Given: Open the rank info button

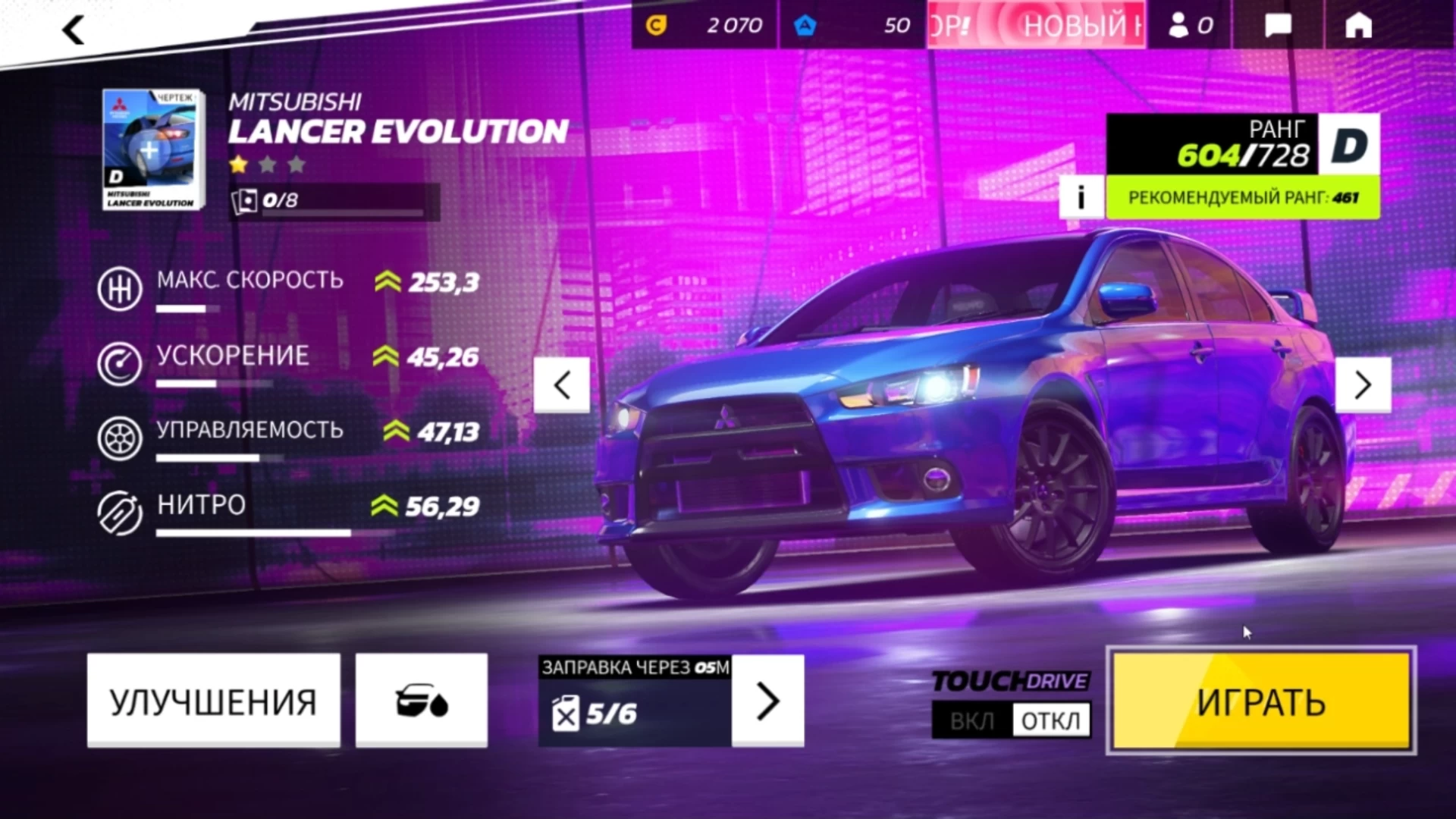Looking at the screenshot, I should pyautogui.click(x=1081, y=198).
